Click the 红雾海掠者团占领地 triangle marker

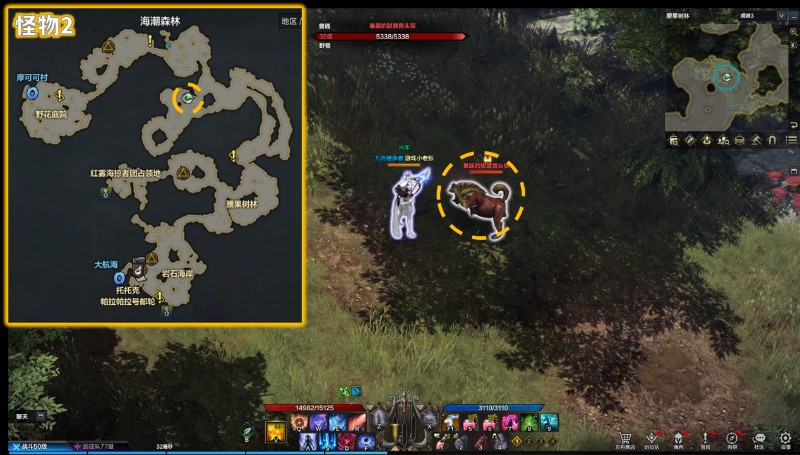(x=183, y=172)
